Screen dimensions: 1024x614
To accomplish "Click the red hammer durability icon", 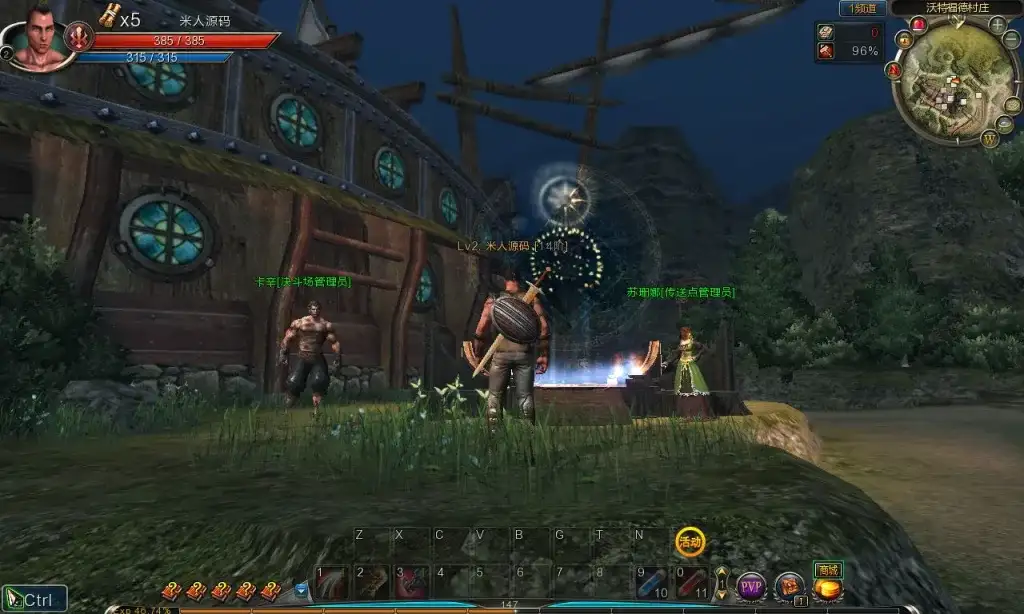I will 826,50.
